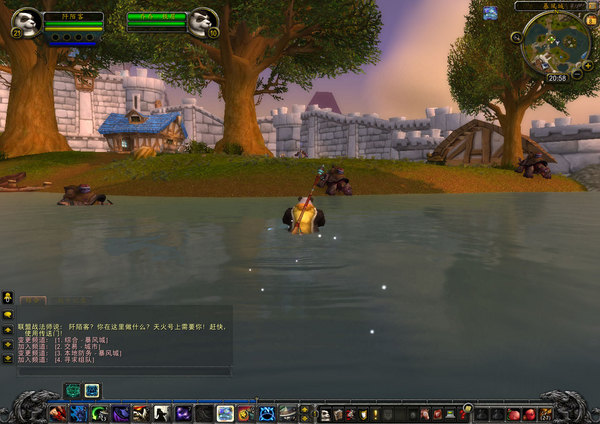Activate the blue stance icon above the action bar
This screenshot has height=424, width=600.
coord(92,390)
